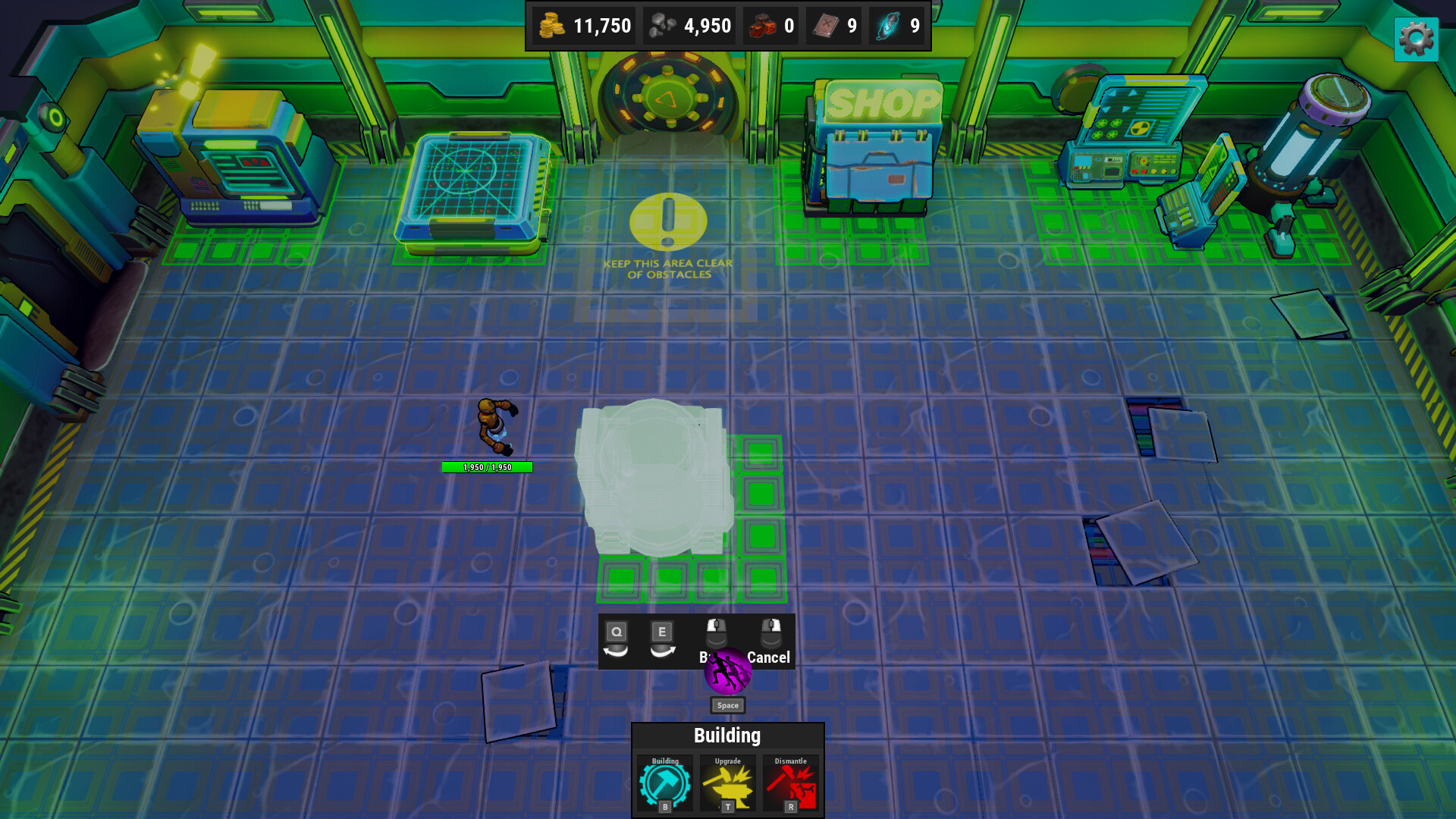
Task: Click the Space keybind label
Action: pos(726,705)
